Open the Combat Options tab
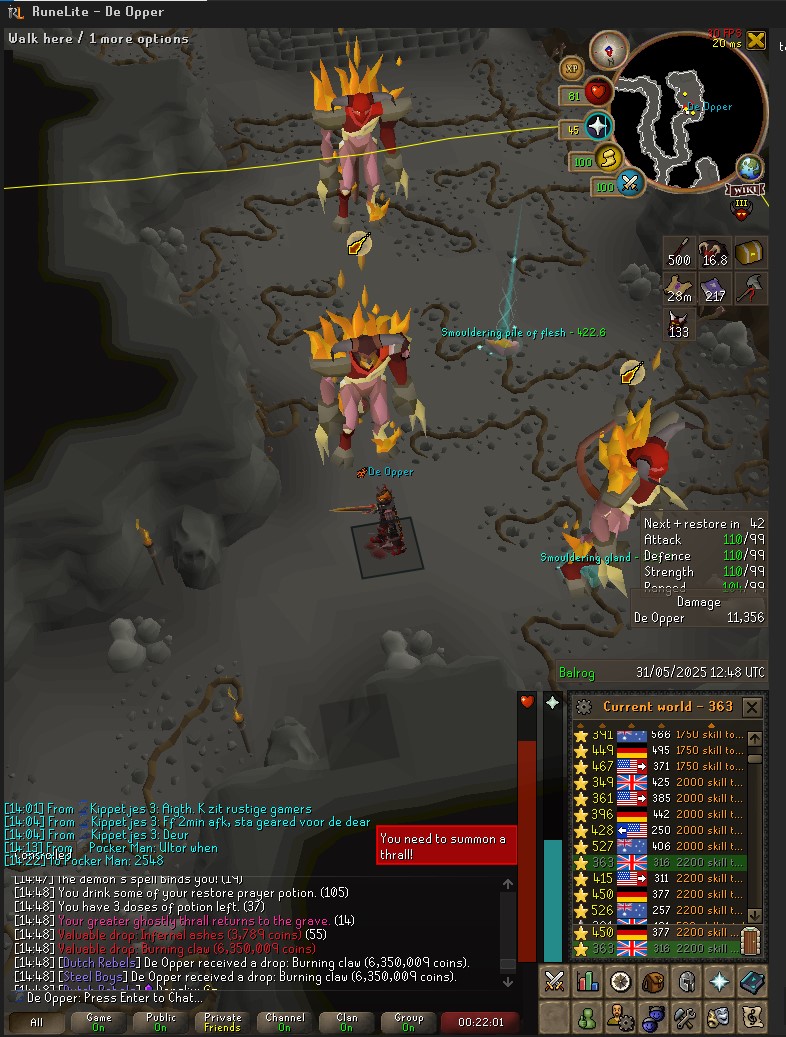The height and width of the screenshot is (1037, 786). click(554, 982)
